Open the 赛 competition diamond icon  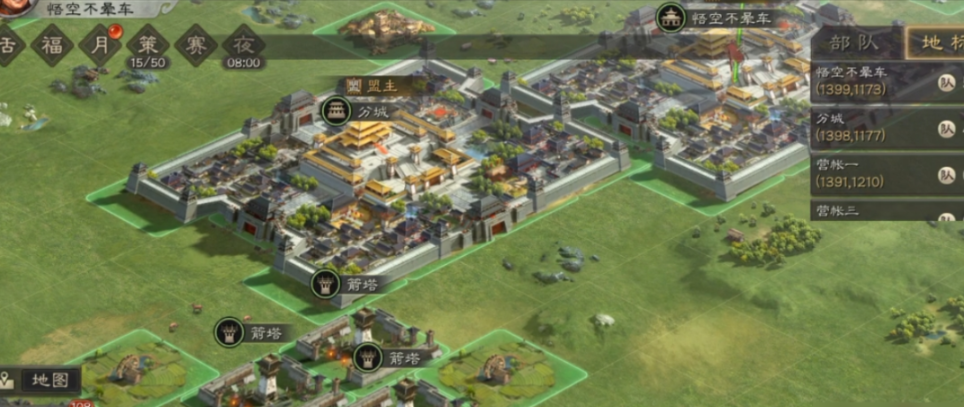click(x=195, y=45)
